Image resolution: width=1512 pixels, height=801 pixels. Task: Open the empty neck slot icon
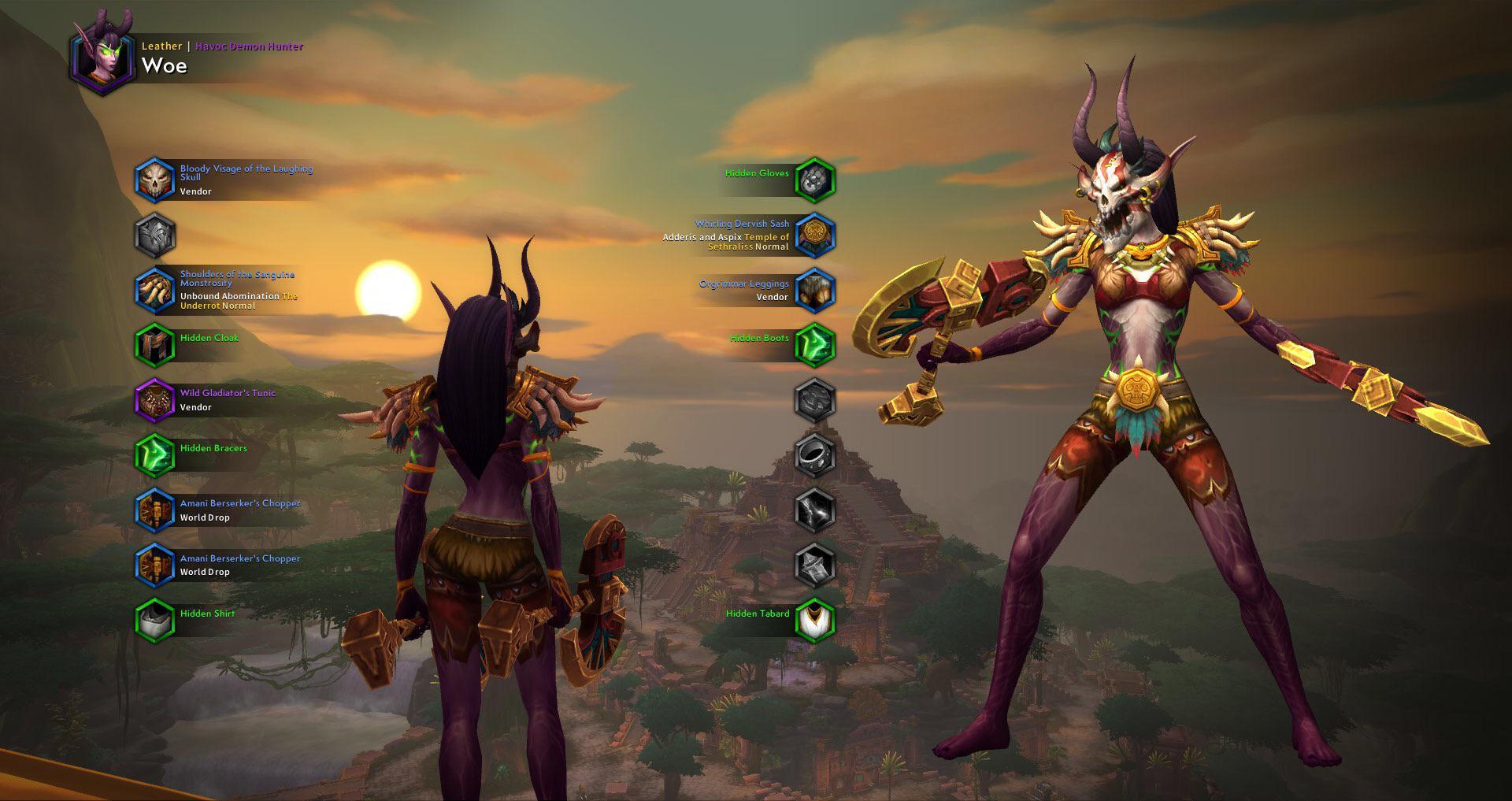coord(154,235)
